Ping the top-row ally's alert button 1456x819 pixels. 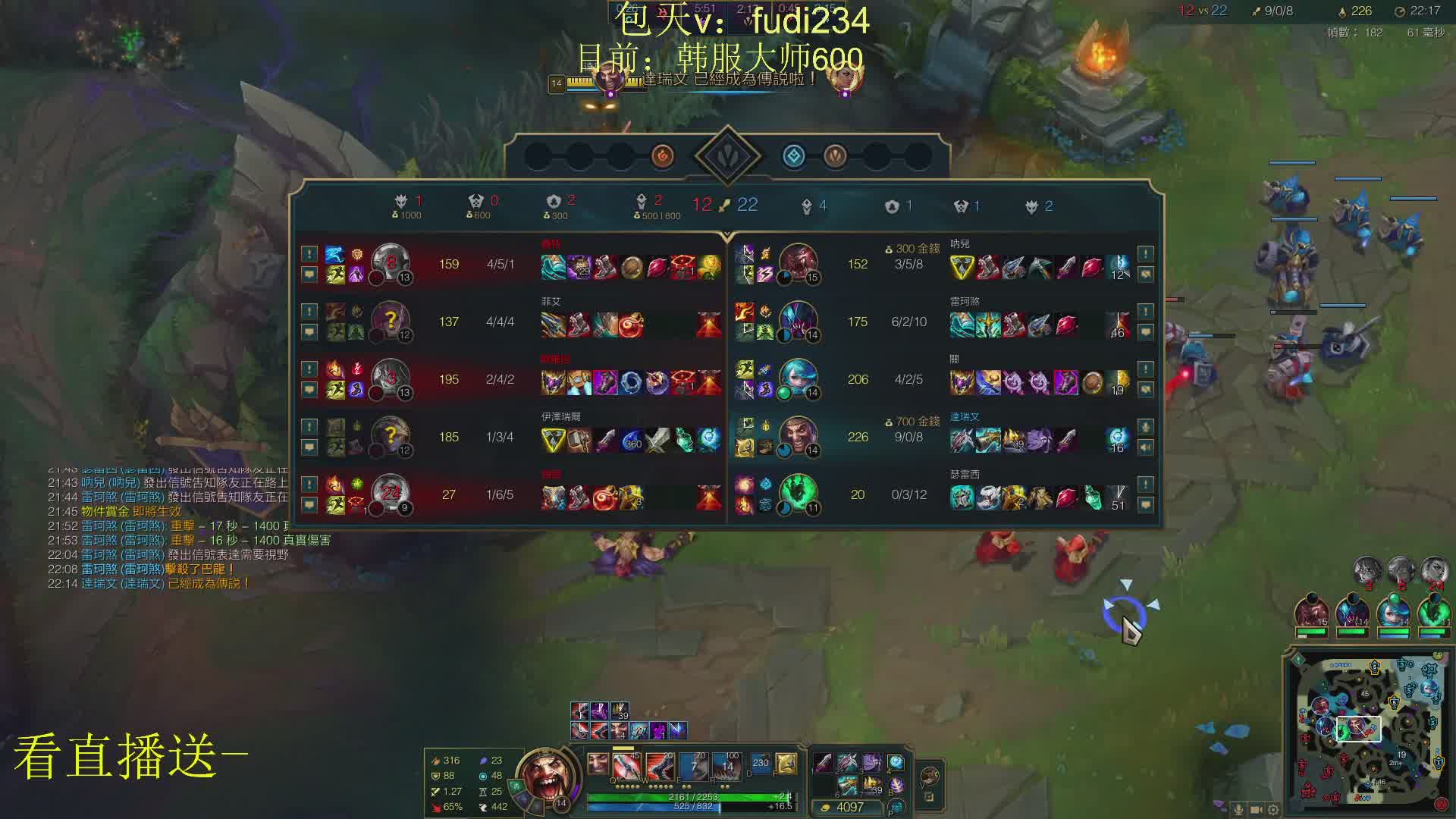tap(1145, 253)
